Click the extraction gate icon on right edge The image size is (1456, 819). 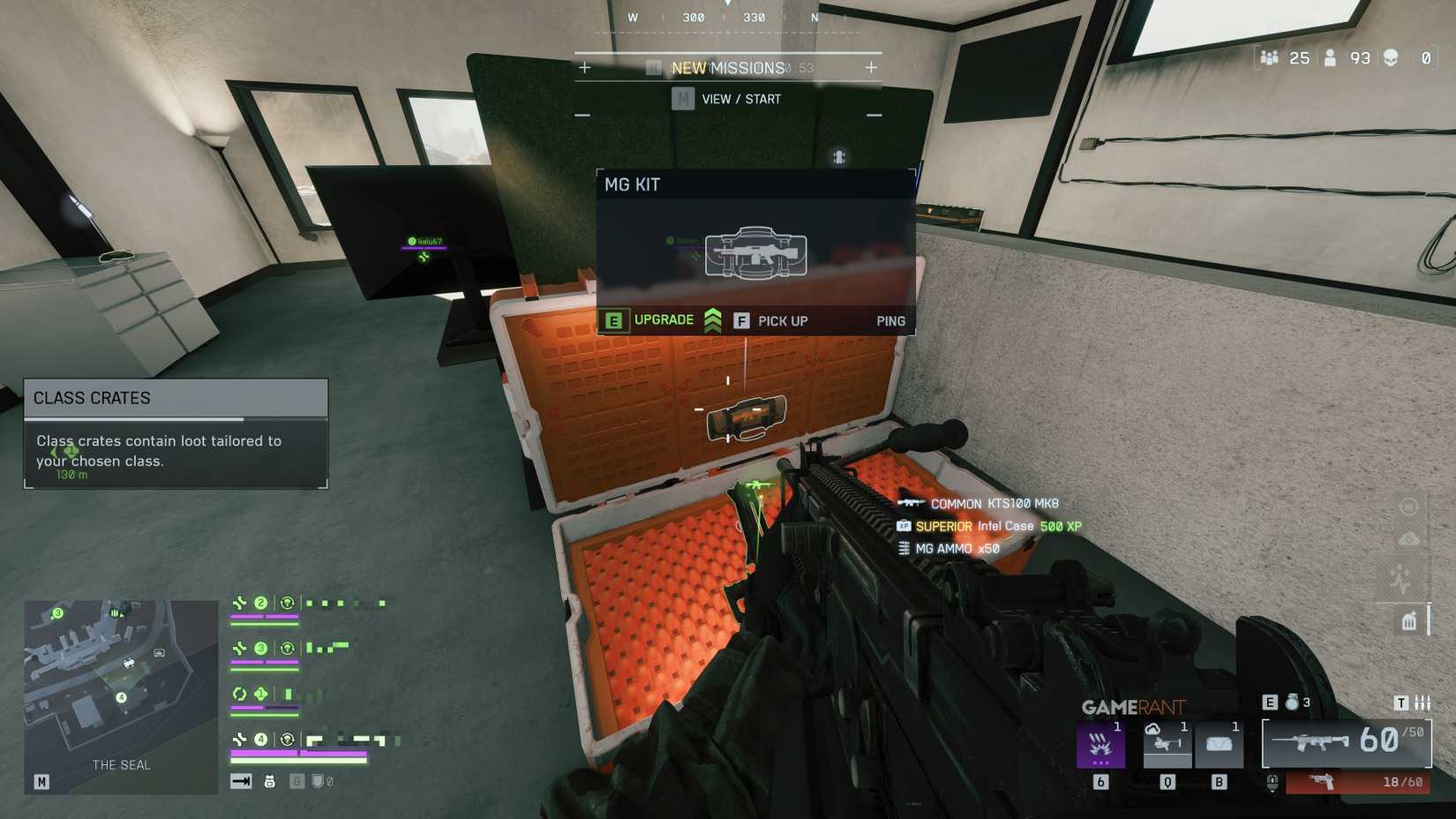point(1408,620)
